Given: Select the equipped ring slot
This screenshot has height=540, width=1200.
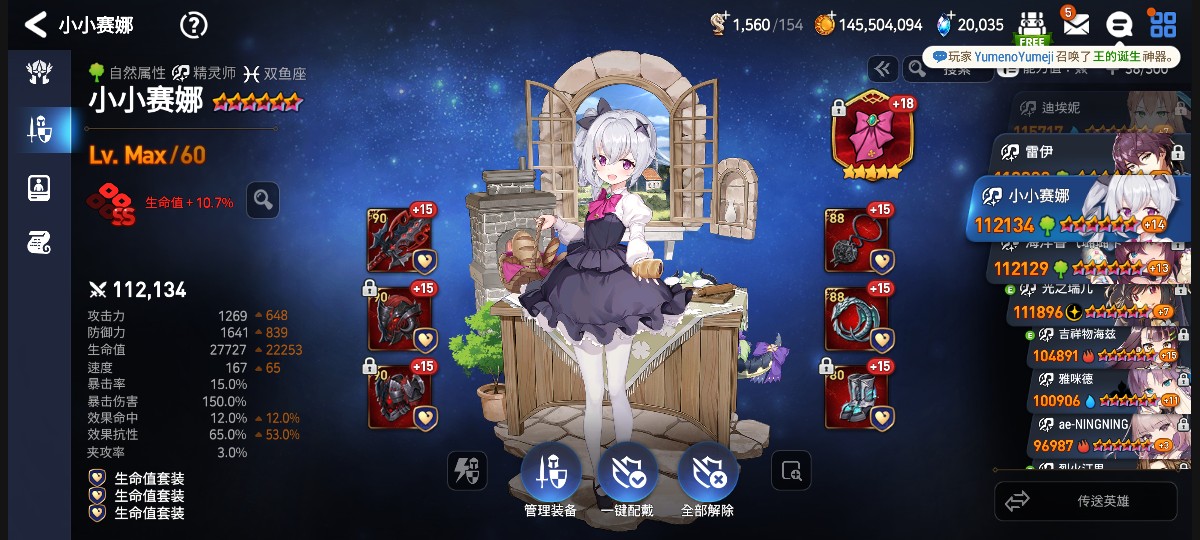Looking at the screenshot, I should (857, 318).
